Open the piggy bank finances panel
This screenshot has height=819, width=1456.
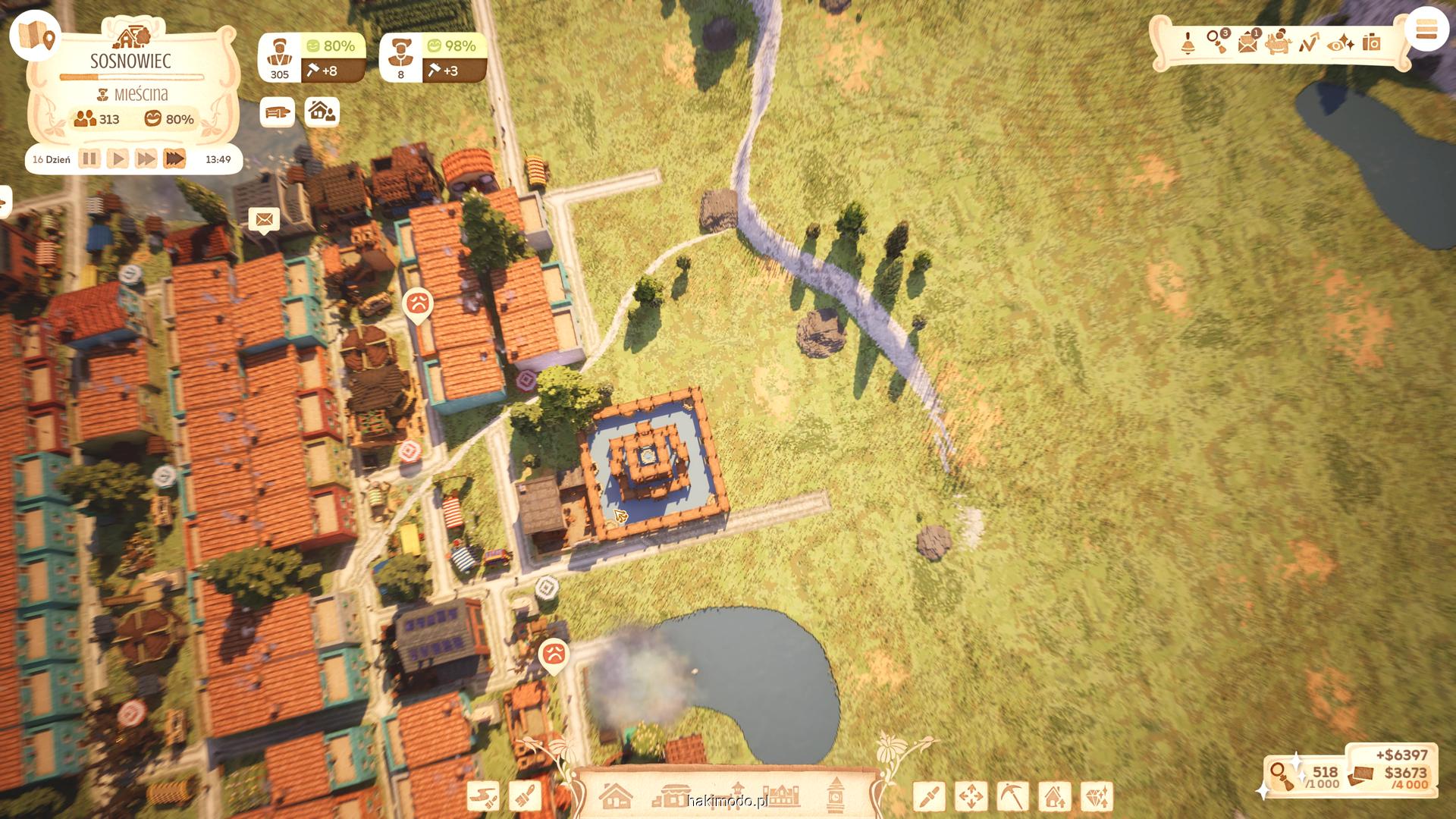click(1279, 43)
